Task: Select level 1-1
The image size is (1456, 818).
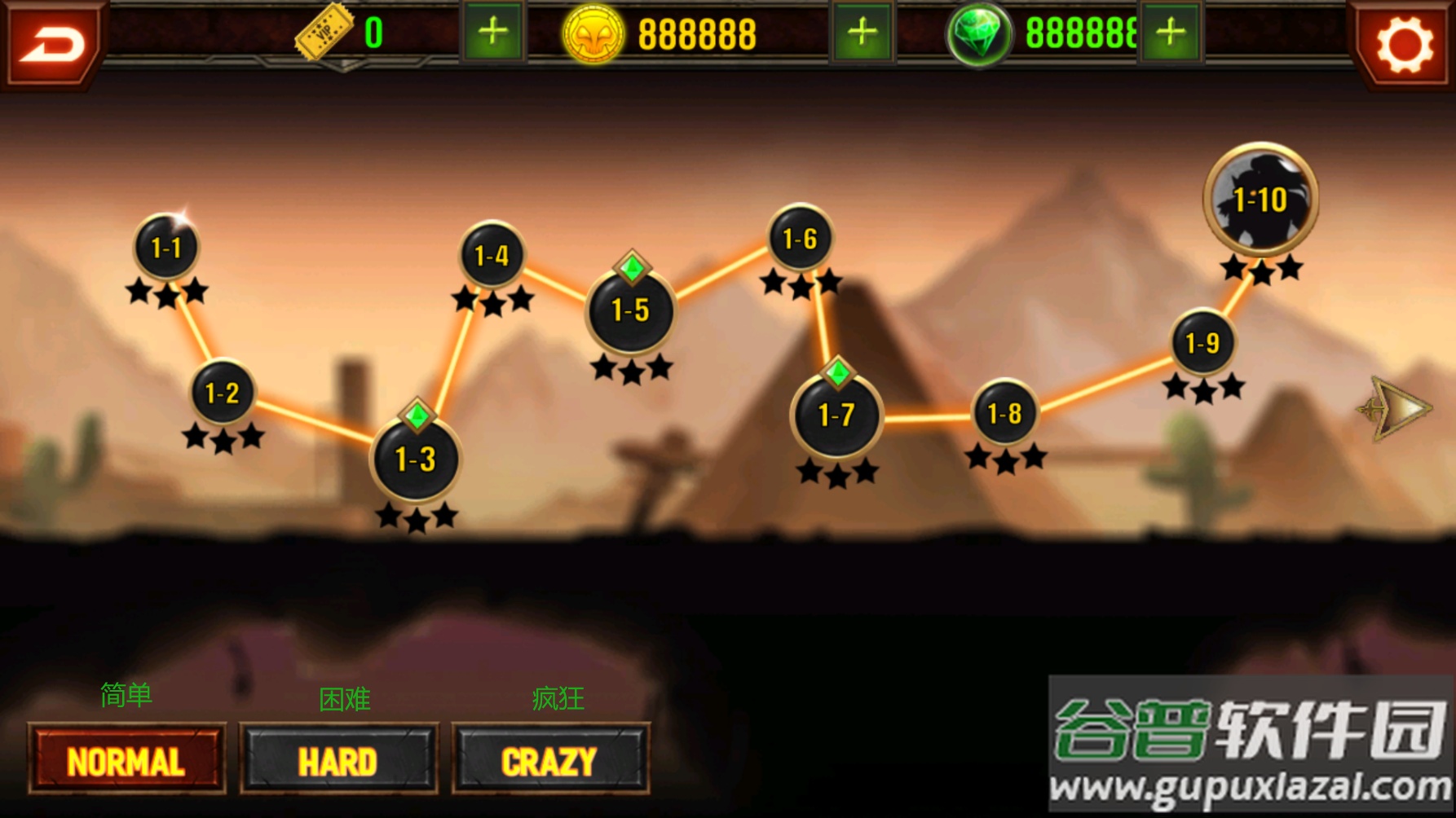Action: point(166,247)
